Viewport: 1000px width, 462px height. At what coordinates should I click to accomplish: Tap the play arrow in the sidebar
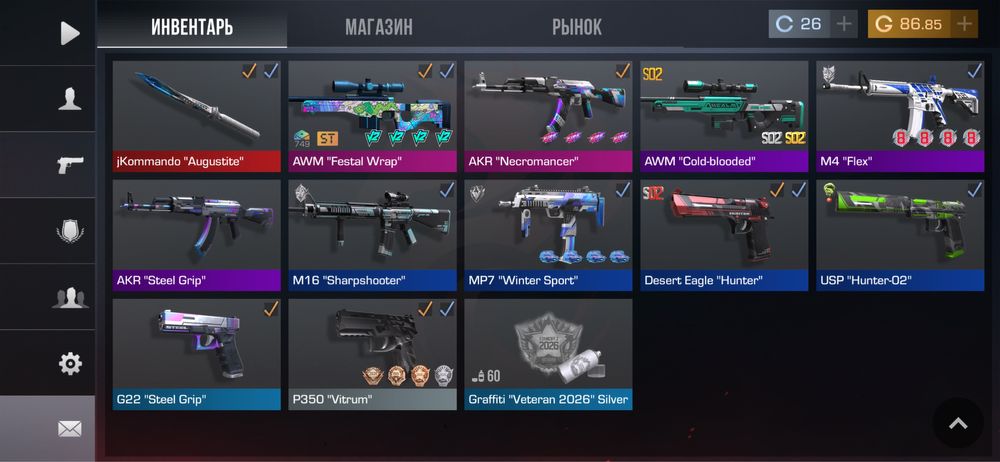69,33
